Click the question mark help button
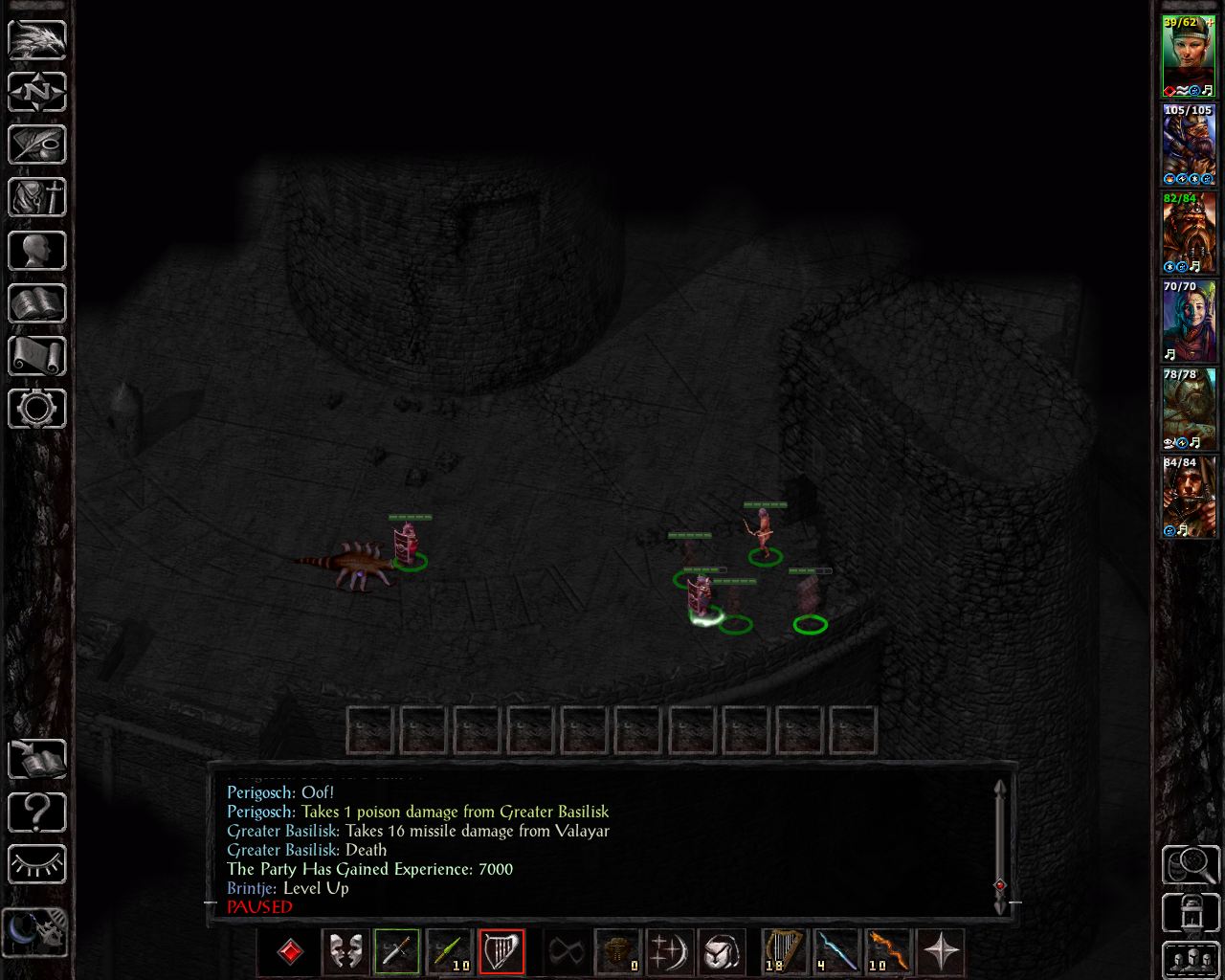This screenshot has width=1225, height=980. pos(37,813)
